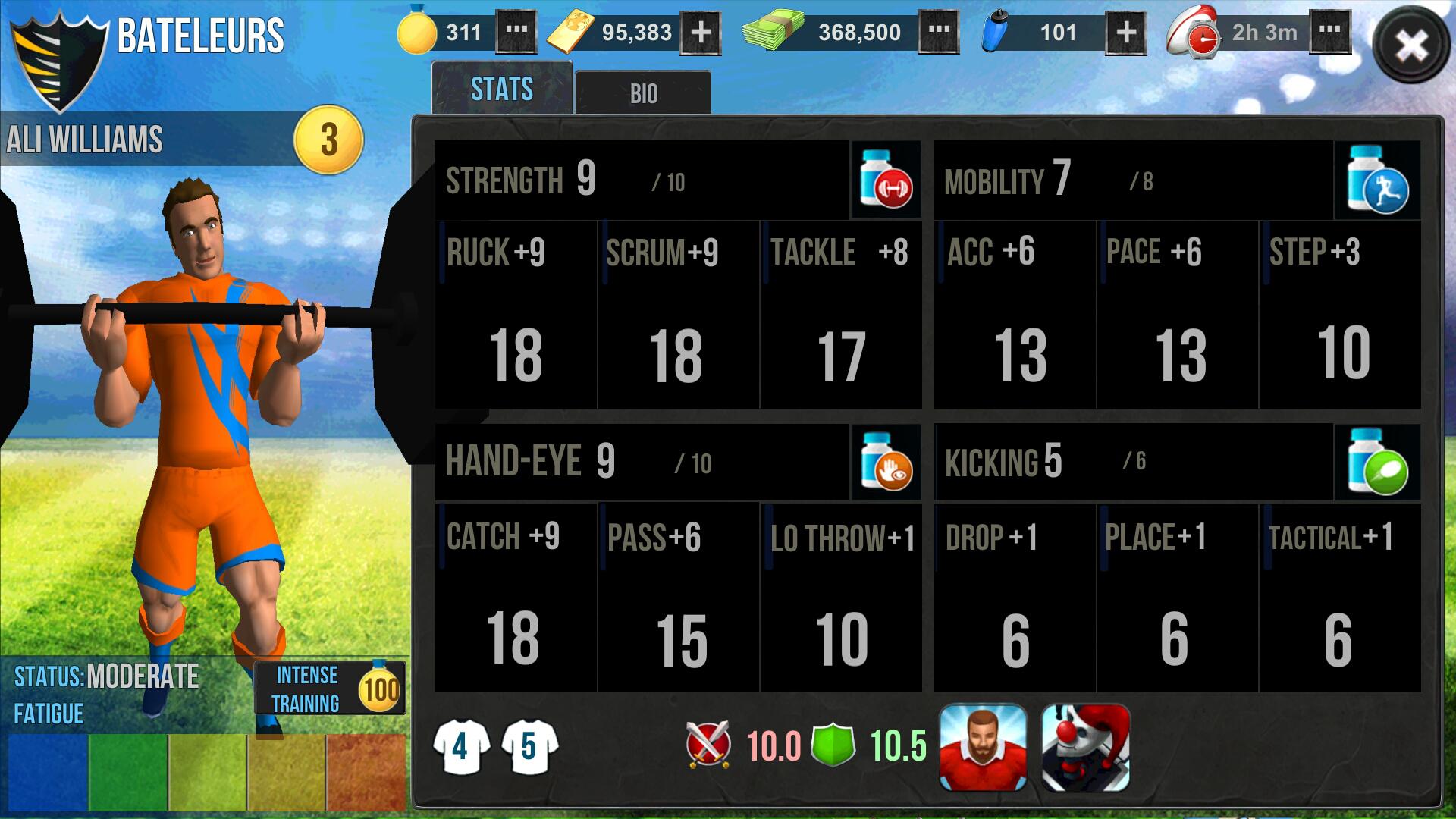Open the jester mascot icon

coord(1085,748)
